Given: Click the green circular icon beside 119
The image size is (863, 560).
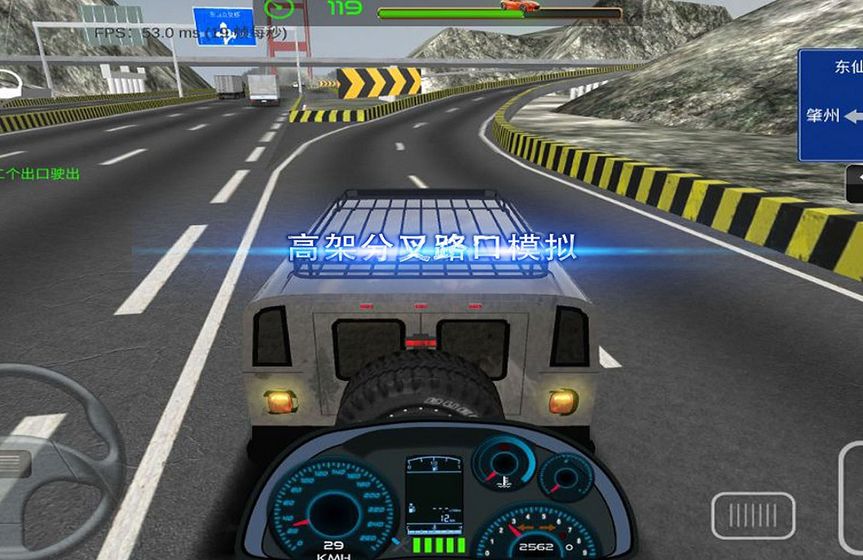Looking at the screenshot, I should tap(280, 8).
